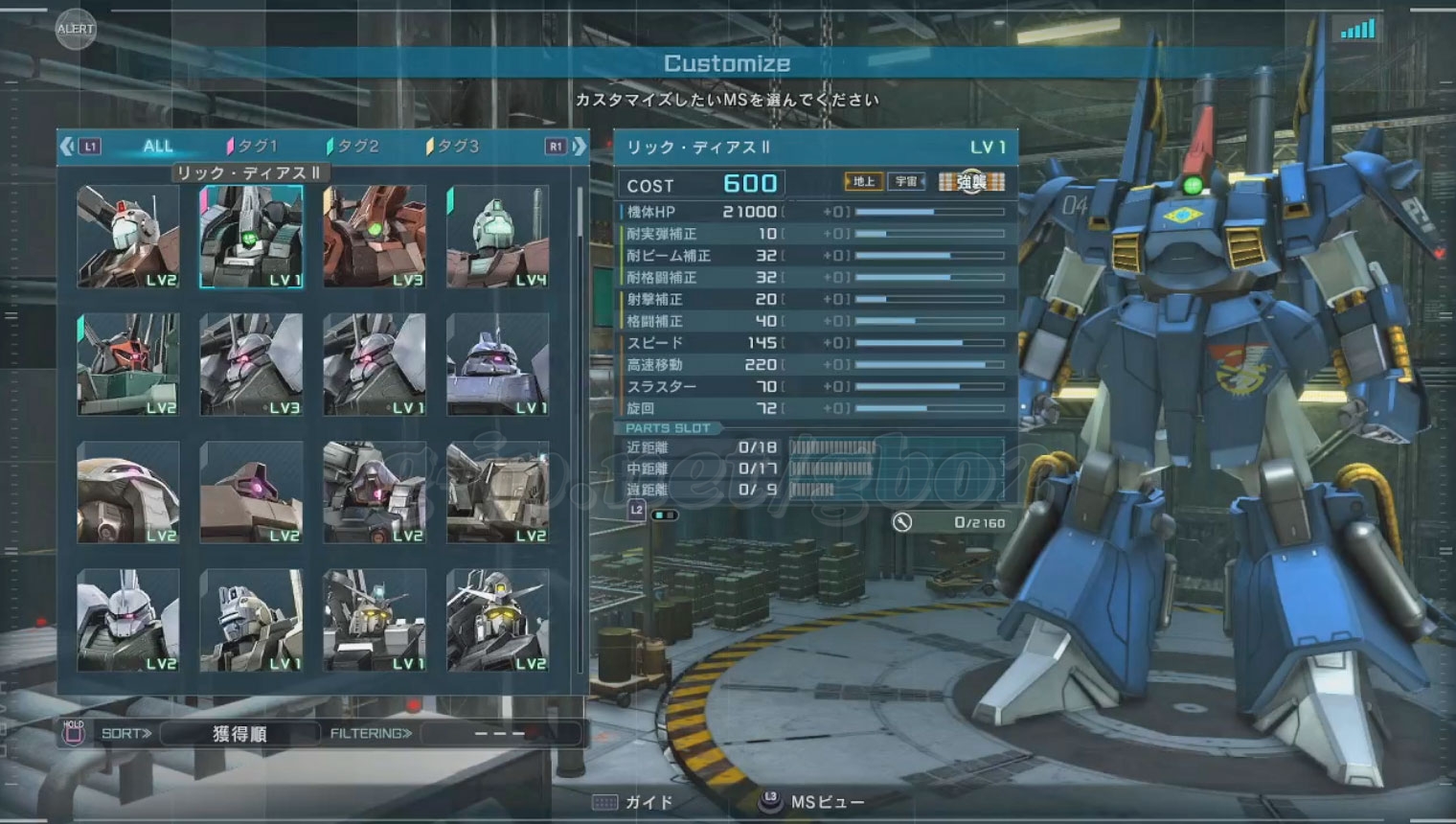This screenshot has width=1456, height=824.
Task: Open the sort order field 獲得順
Action: (239, 734)
